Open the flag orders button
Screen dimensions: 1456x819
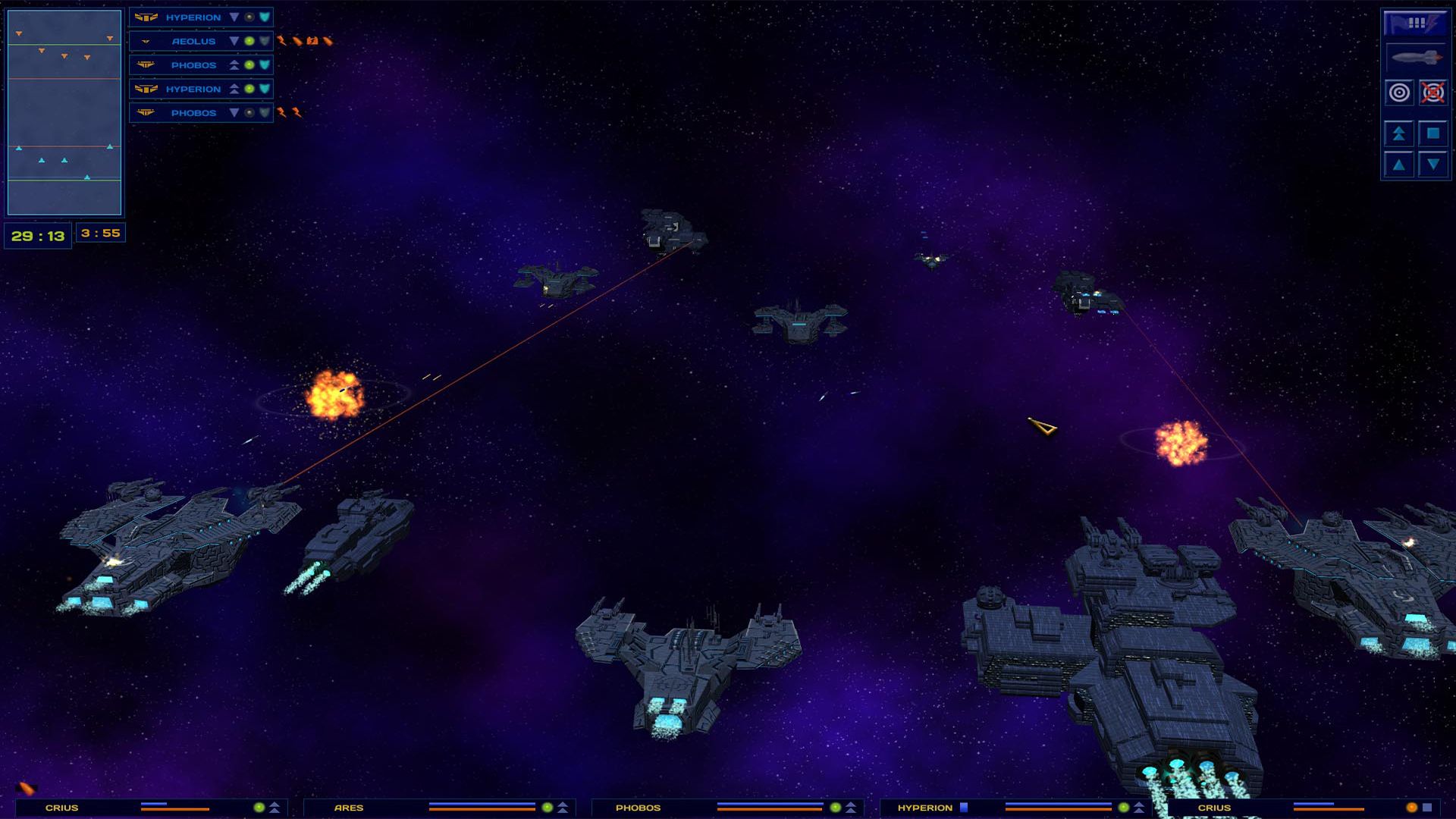pyautogui.click(x=1415, y=23)
